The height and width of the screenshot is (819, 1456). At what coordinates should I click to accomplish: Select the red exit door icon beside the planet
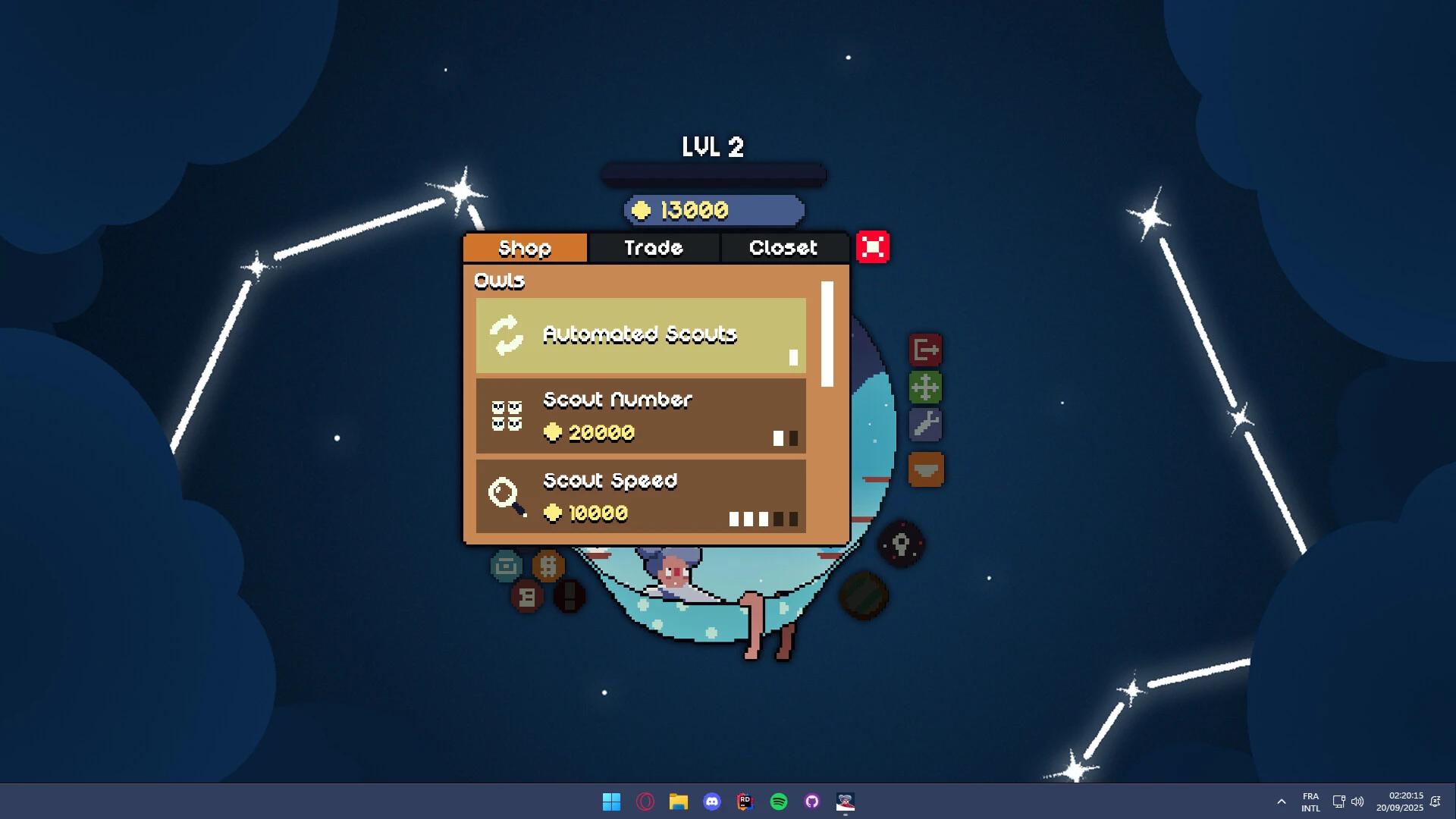click(927, 349)
